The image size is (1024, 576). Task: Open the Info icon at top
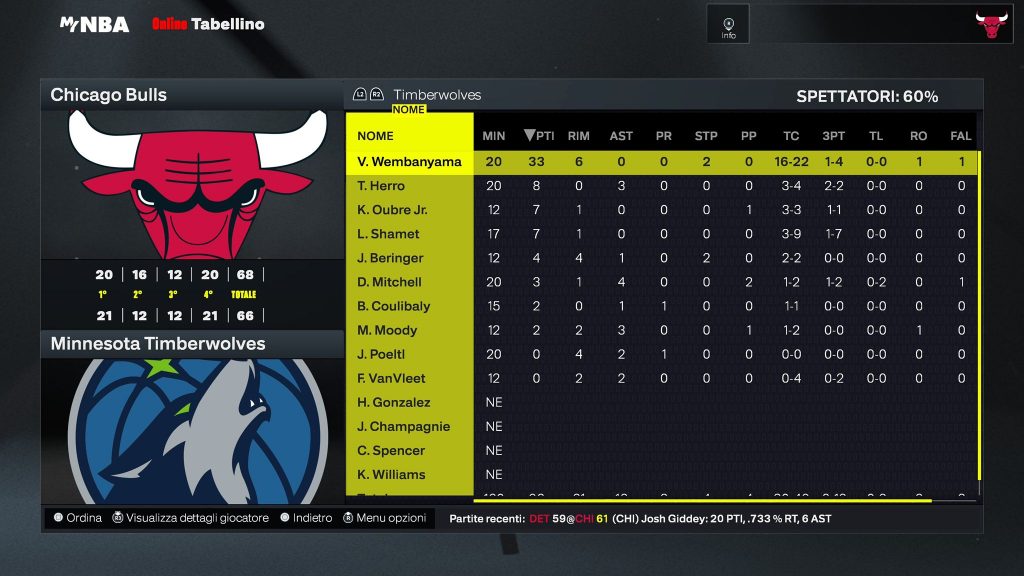[x=728, y=24]
